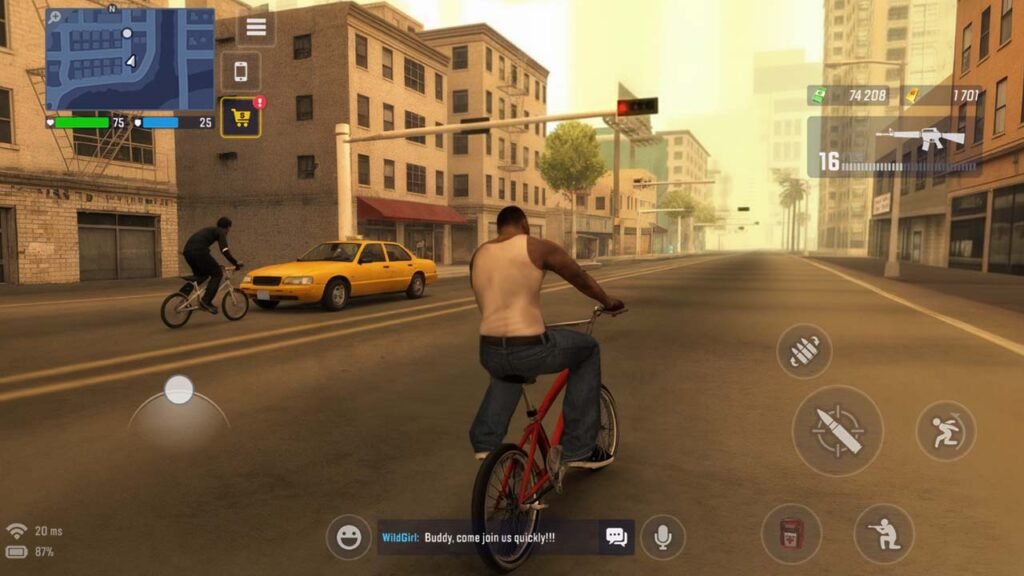Viewport: 1024px width, 576px height.
Task: Reload using the bullets reload button
Action: (x=804, y=351)
